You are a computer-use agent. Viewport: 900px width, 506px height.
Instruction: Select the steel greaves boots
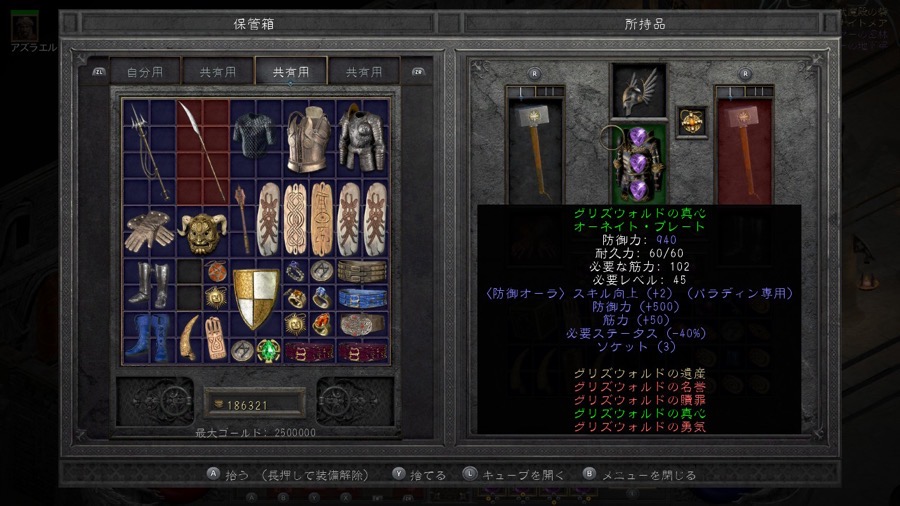coord(150,283)
